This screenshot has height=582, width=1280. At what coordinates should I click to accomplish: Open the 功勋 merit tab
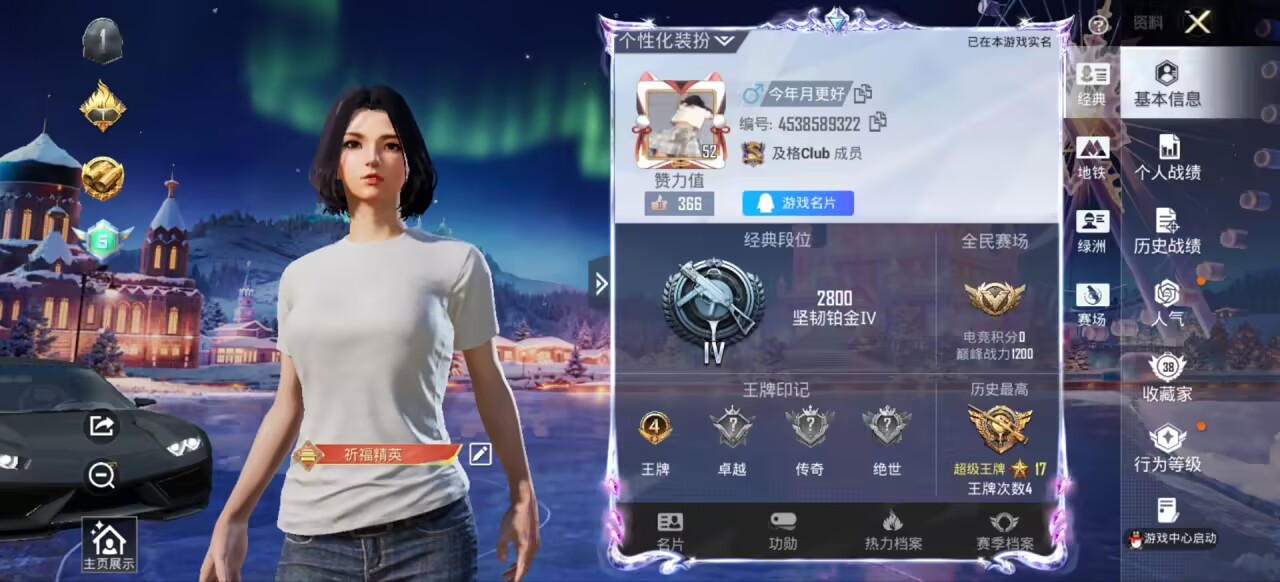[x=783, y=531]
